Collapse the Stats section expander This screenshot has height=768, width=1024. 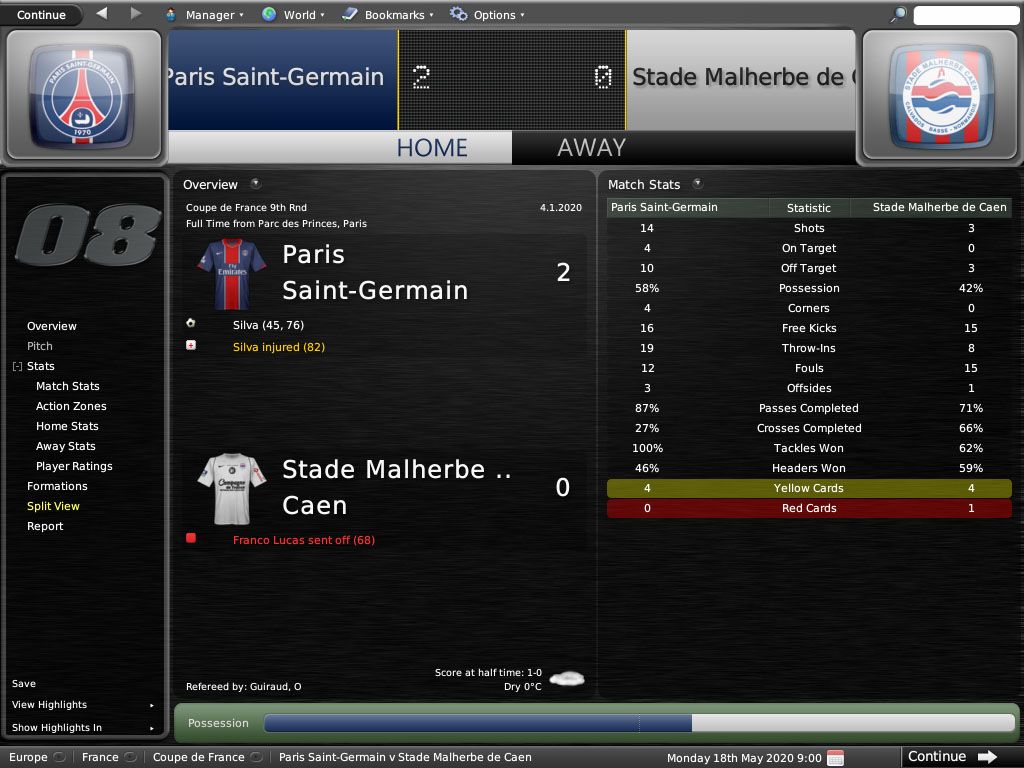click(17, 367)
